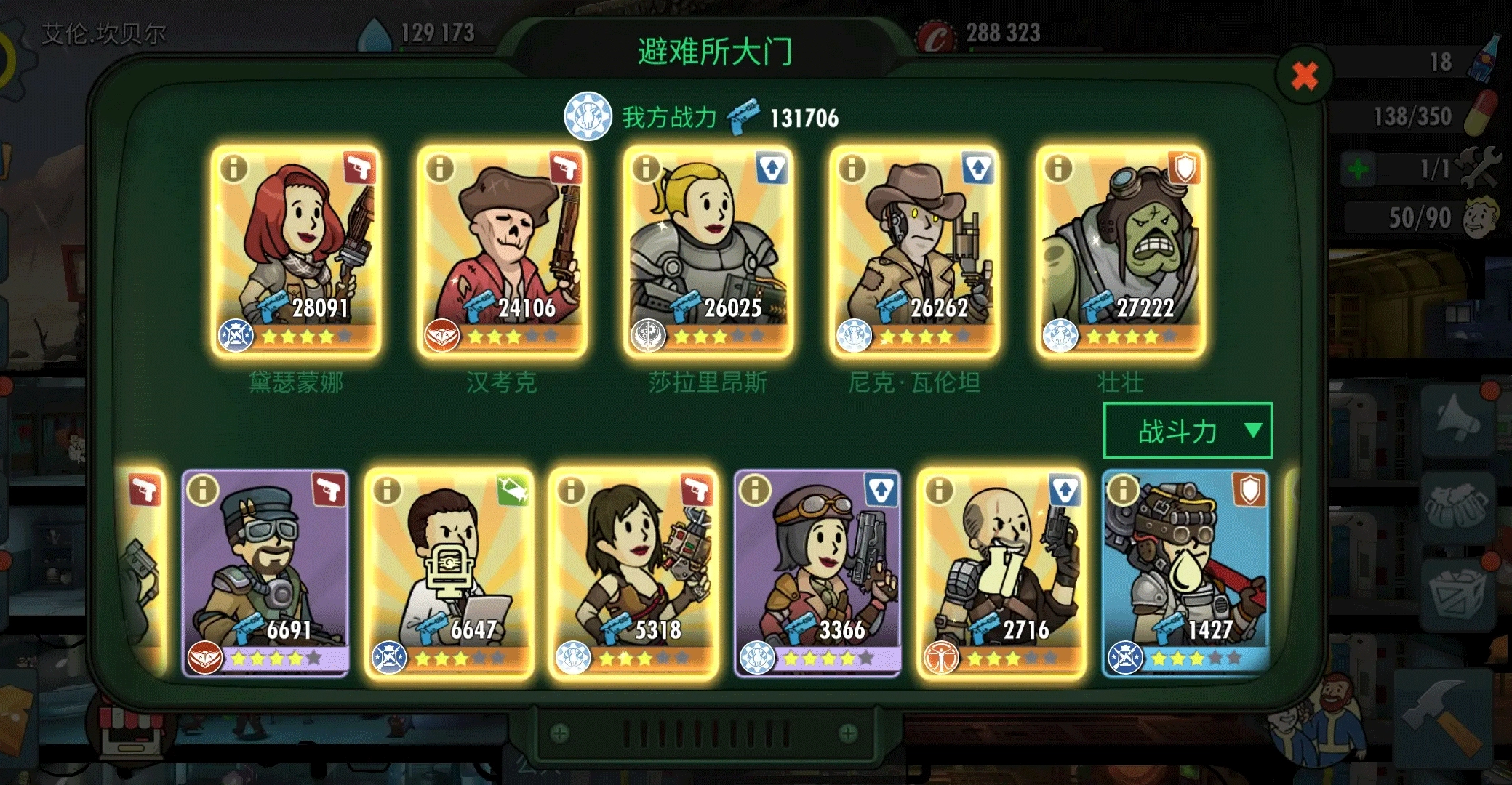View info for the 6647 scientist card

tap(387, 491)
